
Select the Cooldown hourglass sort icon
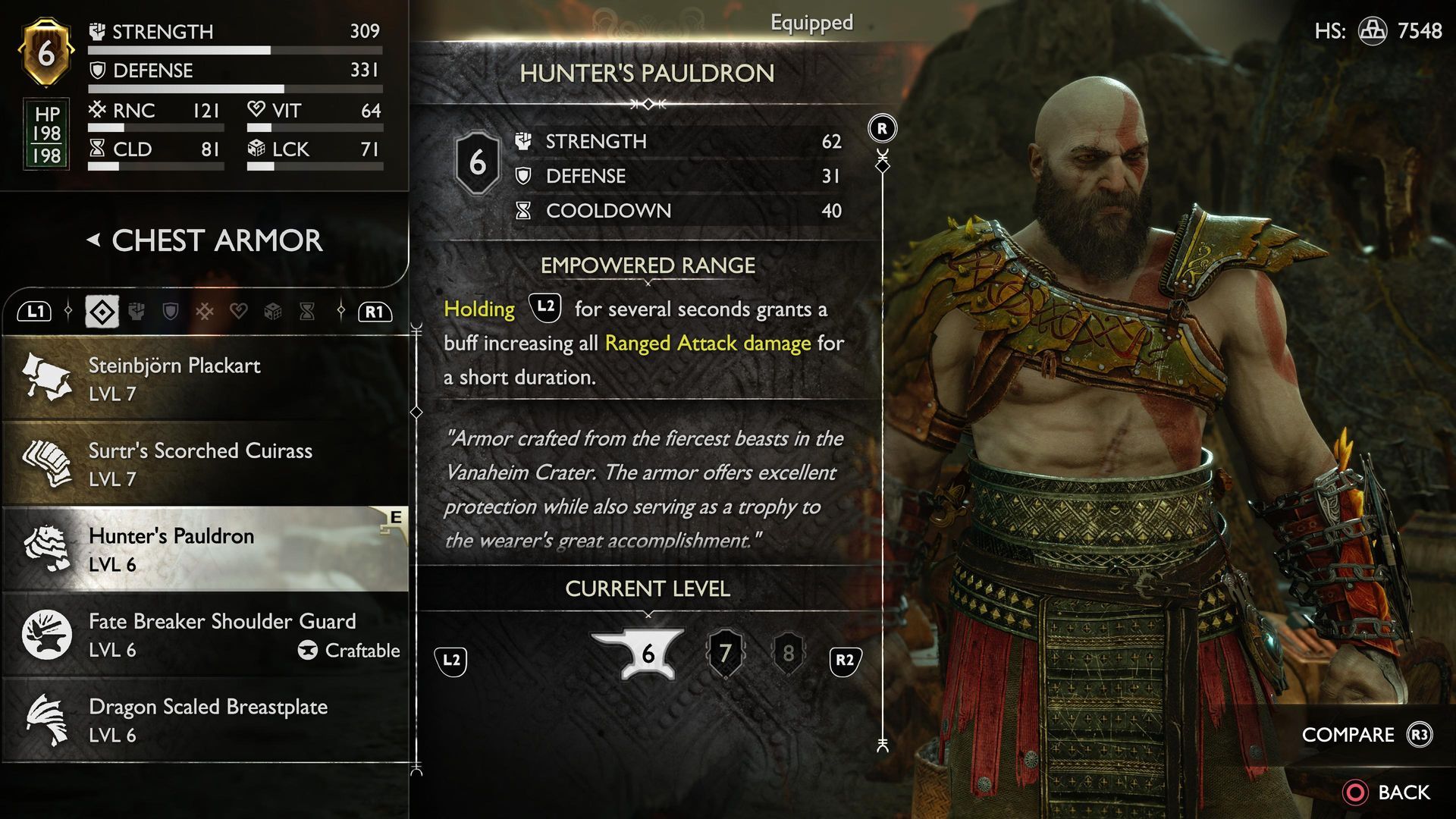[x=308, y=311]
